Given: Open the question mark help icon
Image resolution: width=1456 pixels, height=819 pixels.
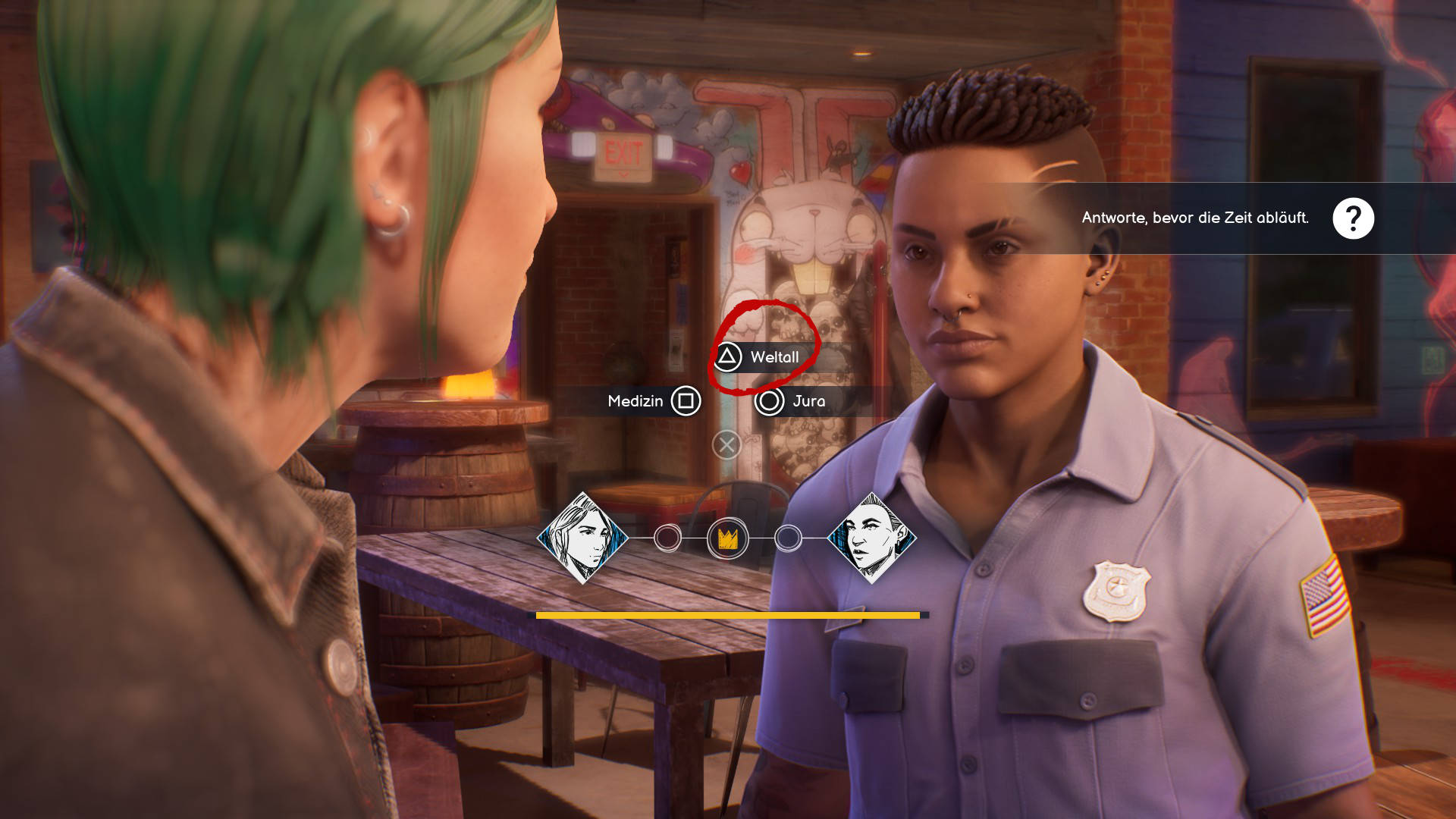Looking at the screenshot, I should point(1353,218).
